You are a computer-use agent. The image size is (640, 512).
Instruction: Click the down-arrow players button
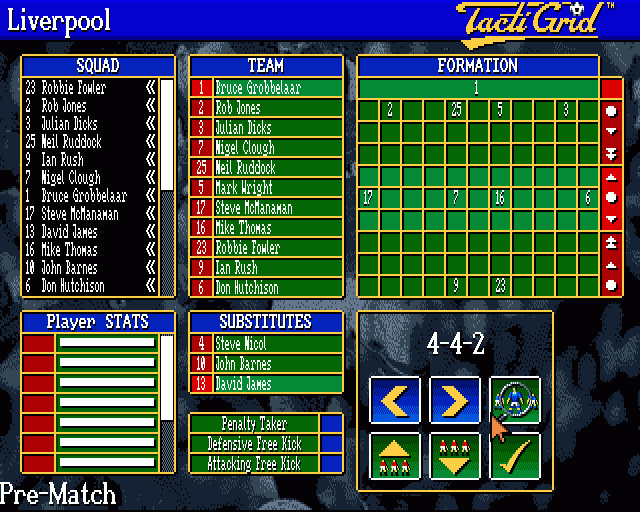tap(455, 456)
